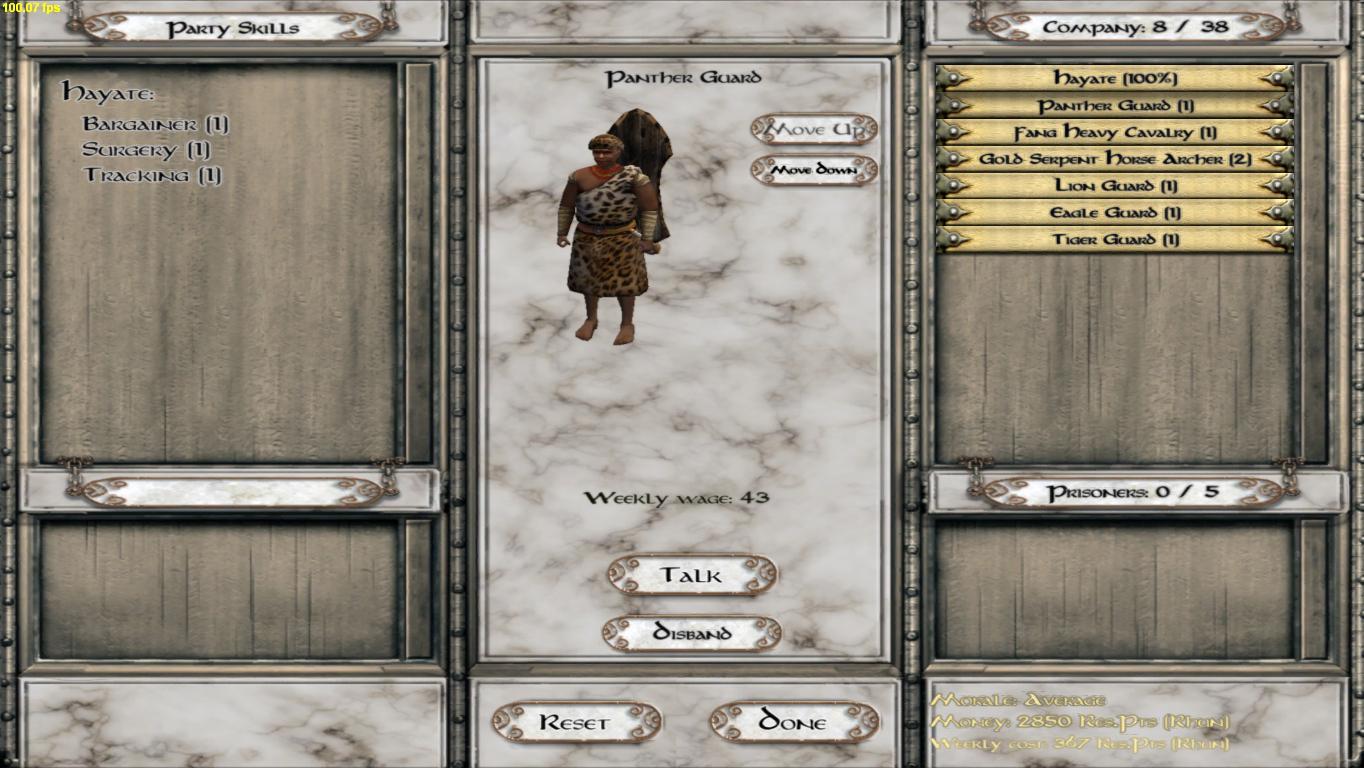Click the Move Down button

pyautogui.click(x=814, y=170)
